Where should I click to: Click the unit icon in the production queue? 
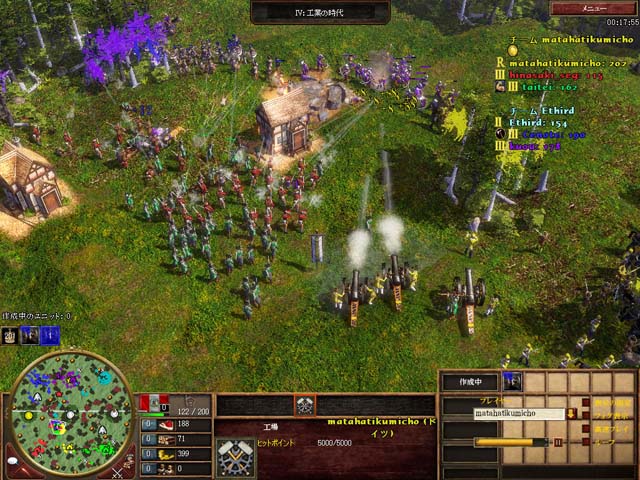pos(512,381)
